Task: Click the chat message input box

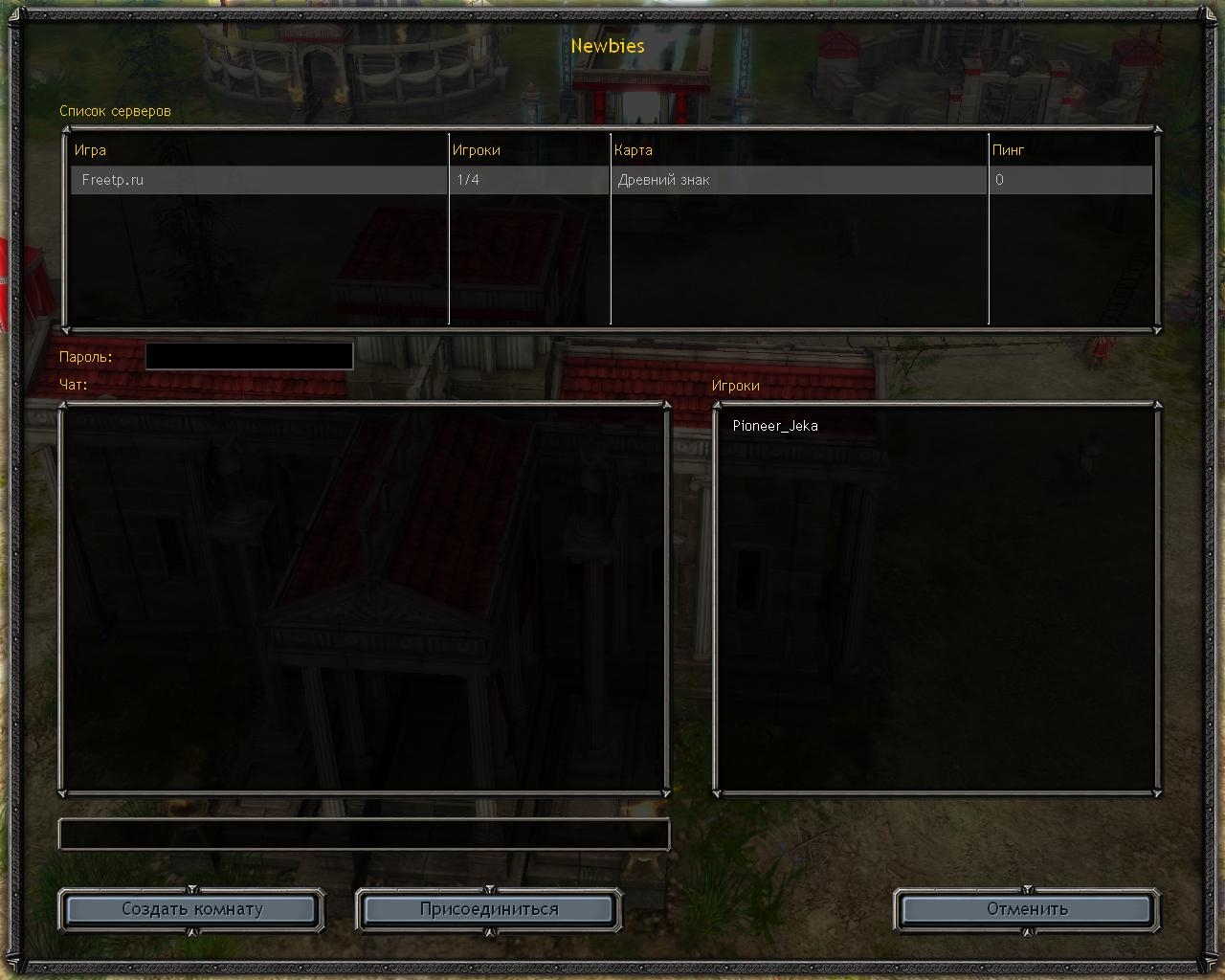Action: click(364, 835)
